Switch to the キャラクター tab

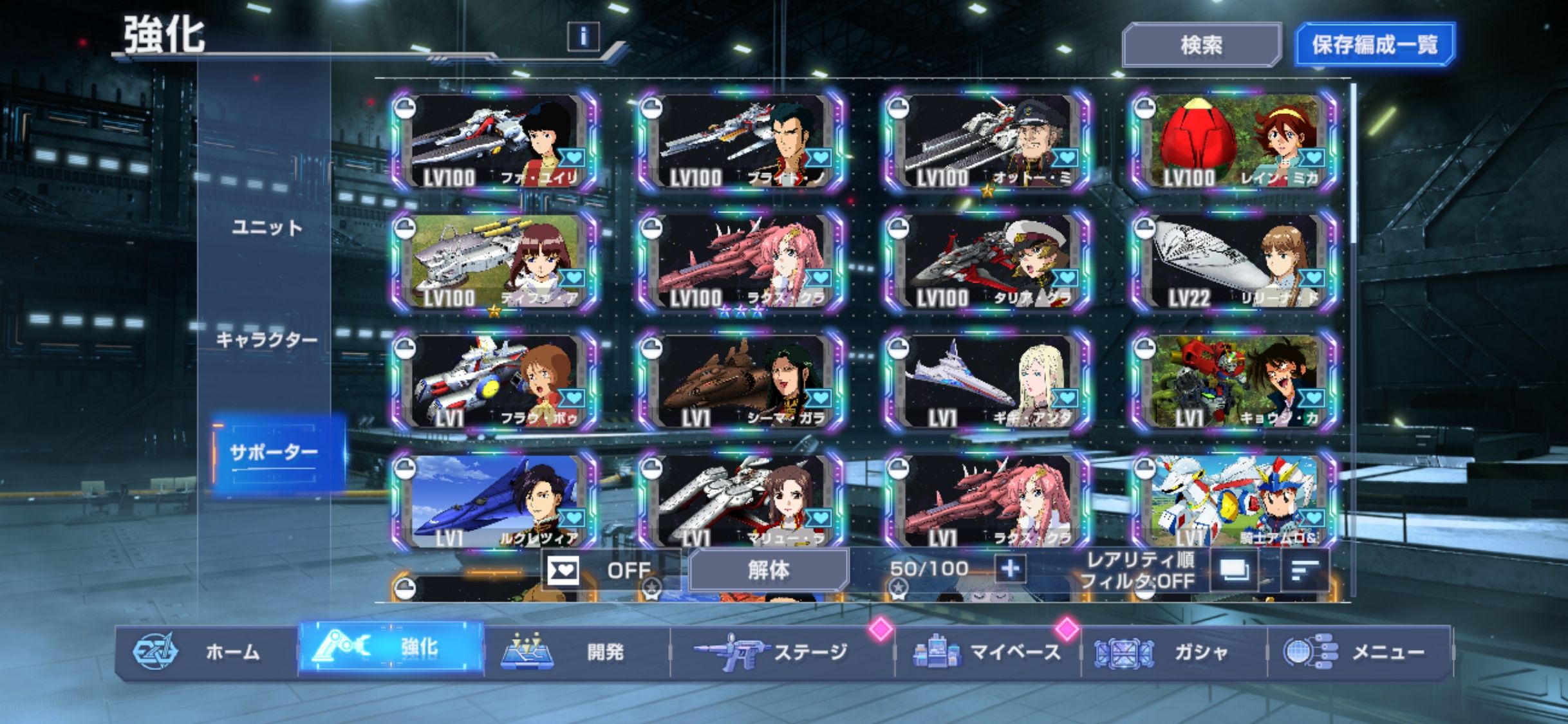pyautogui.click(x=266, y=339)
